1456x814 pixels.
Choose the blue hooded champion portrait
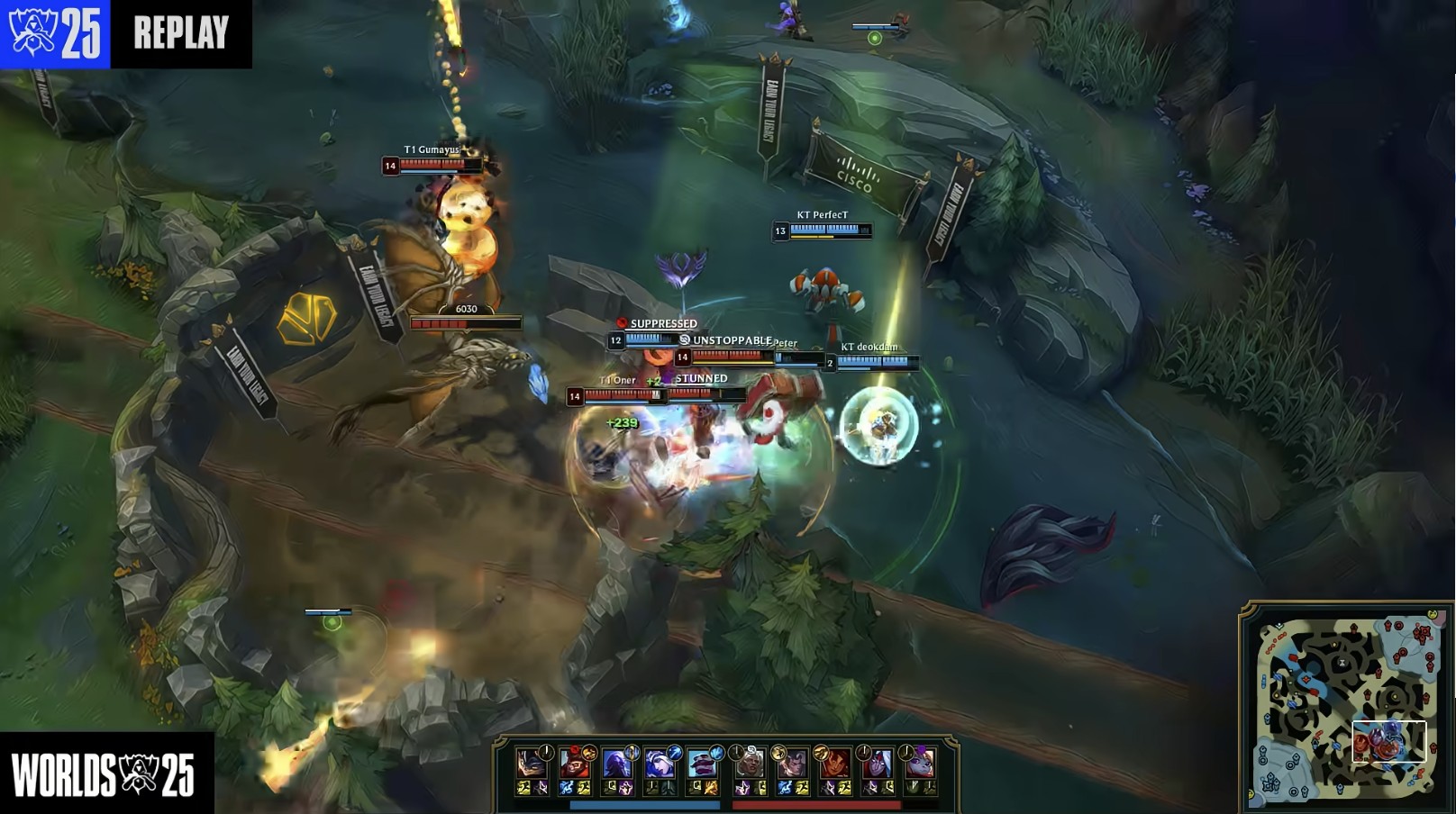[616, 764]
